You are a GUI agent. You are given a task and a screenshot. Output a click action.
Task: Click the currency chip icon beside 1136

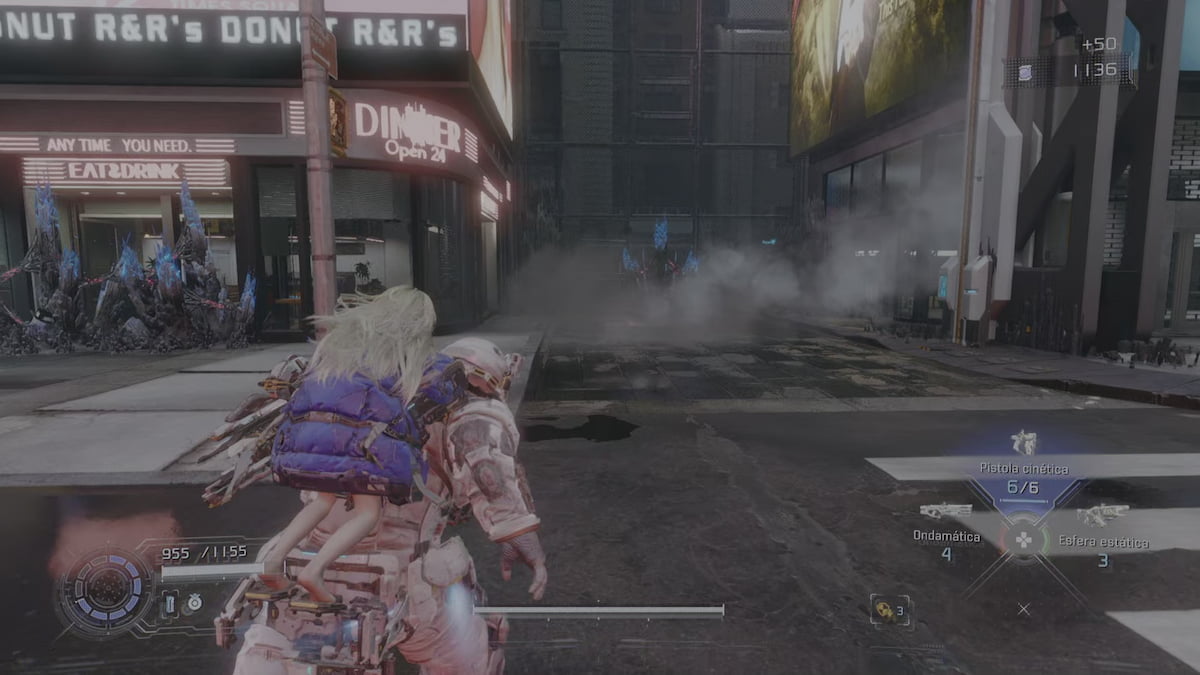coord(1024,71)
